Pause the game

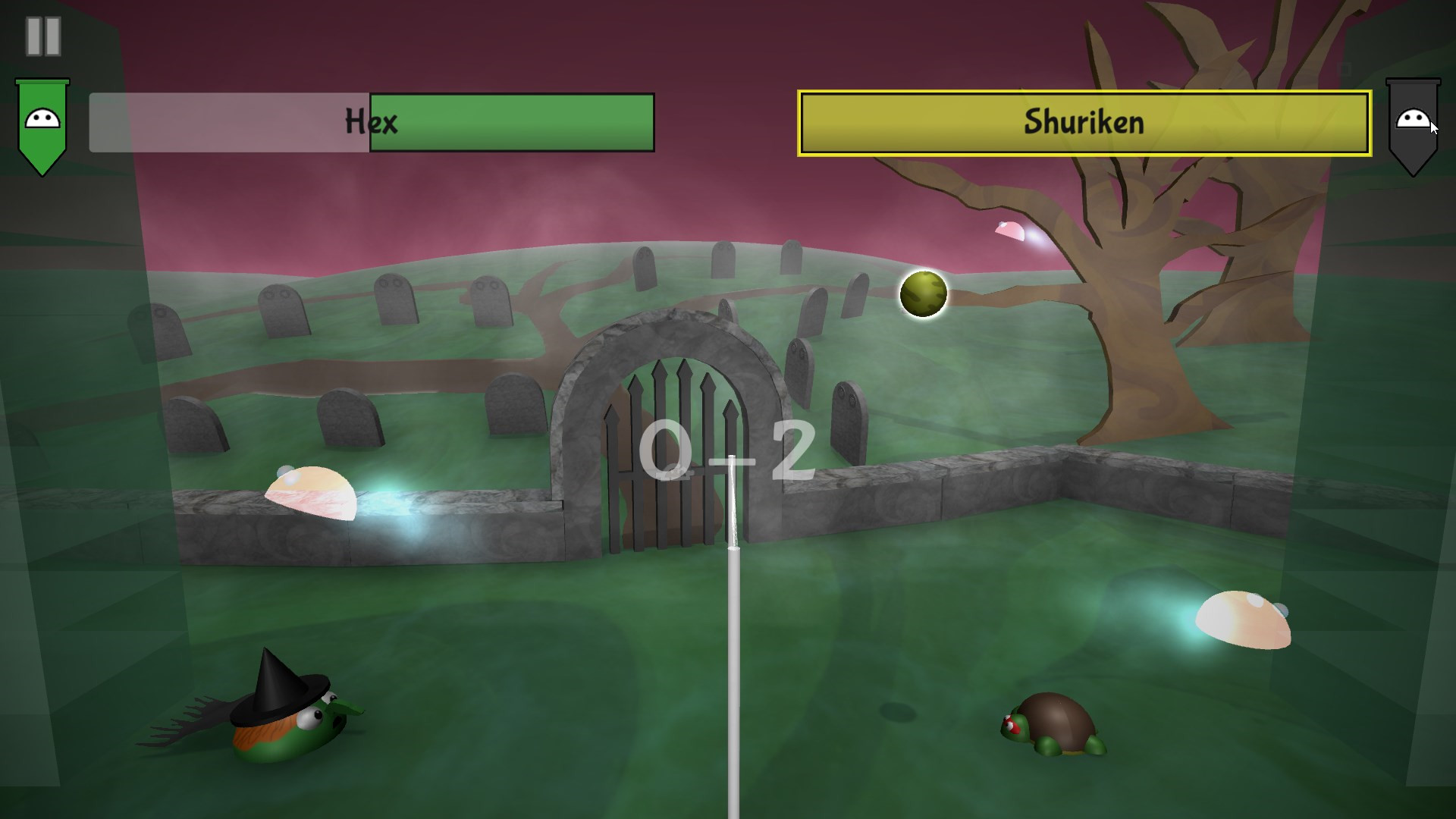(43, 34)
